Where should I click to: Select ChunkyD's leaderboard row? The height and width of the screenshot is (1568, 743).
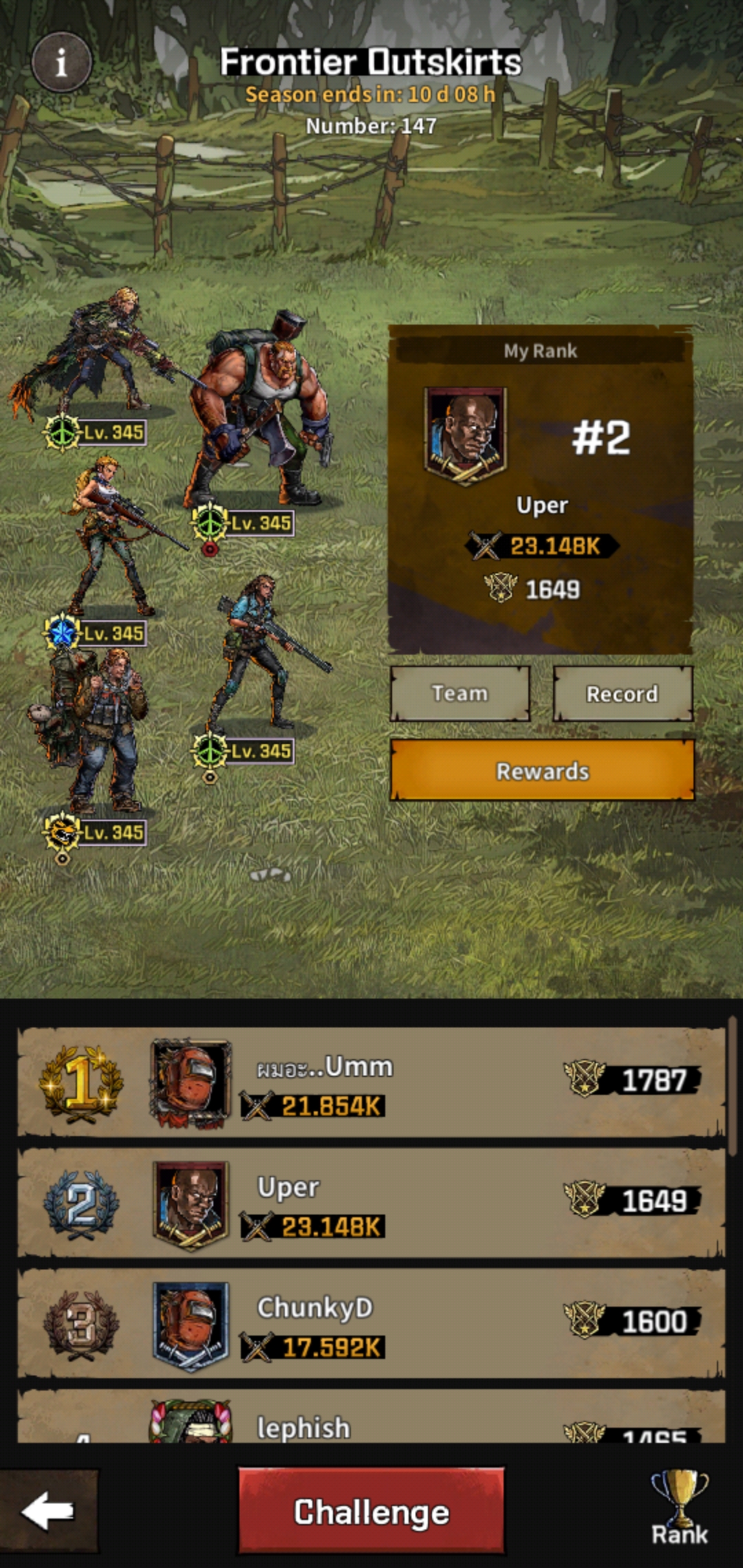[x=371, y=1323]
